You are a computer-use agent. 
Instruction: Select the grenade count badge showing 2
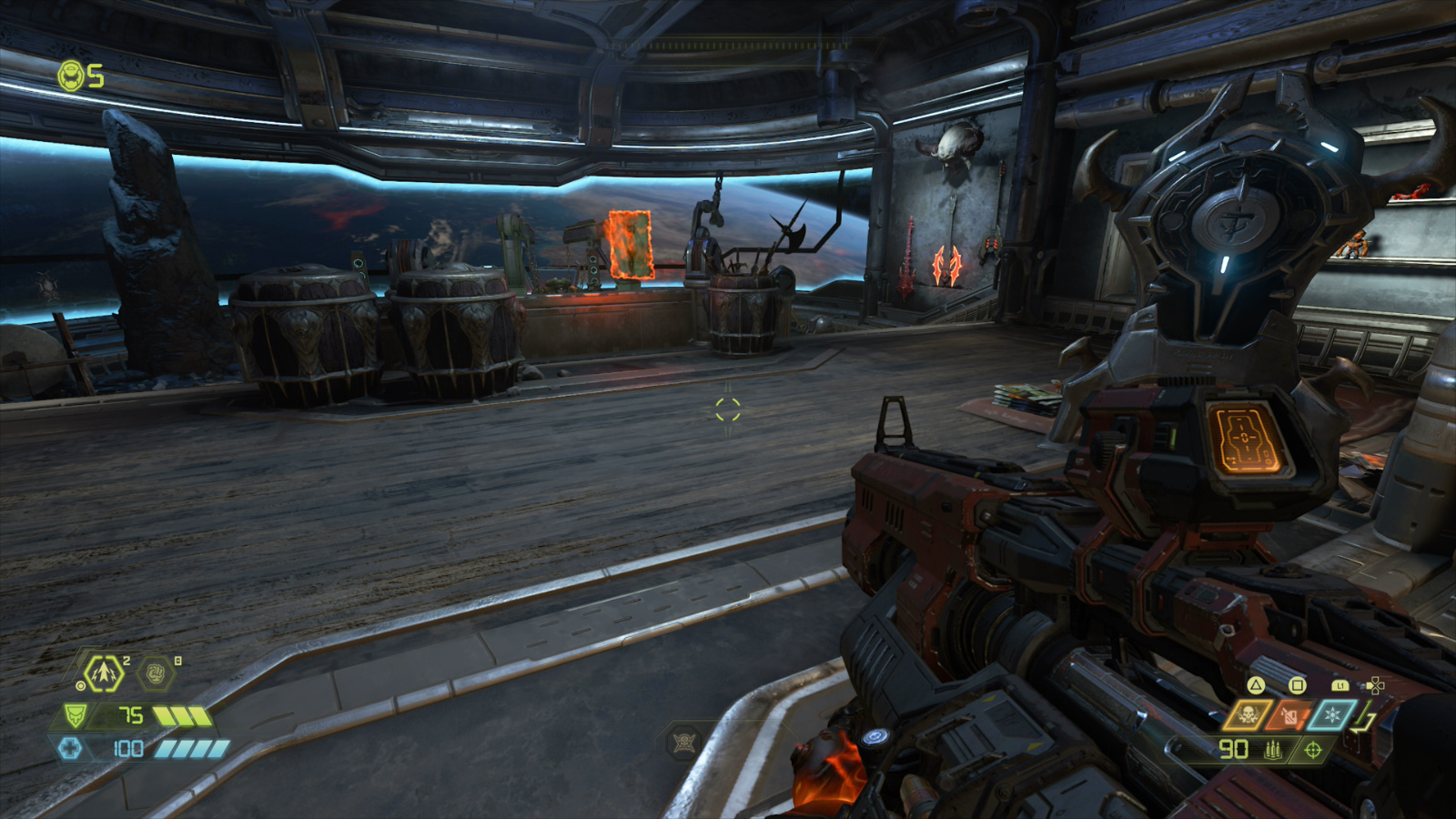tap(126, 661)
